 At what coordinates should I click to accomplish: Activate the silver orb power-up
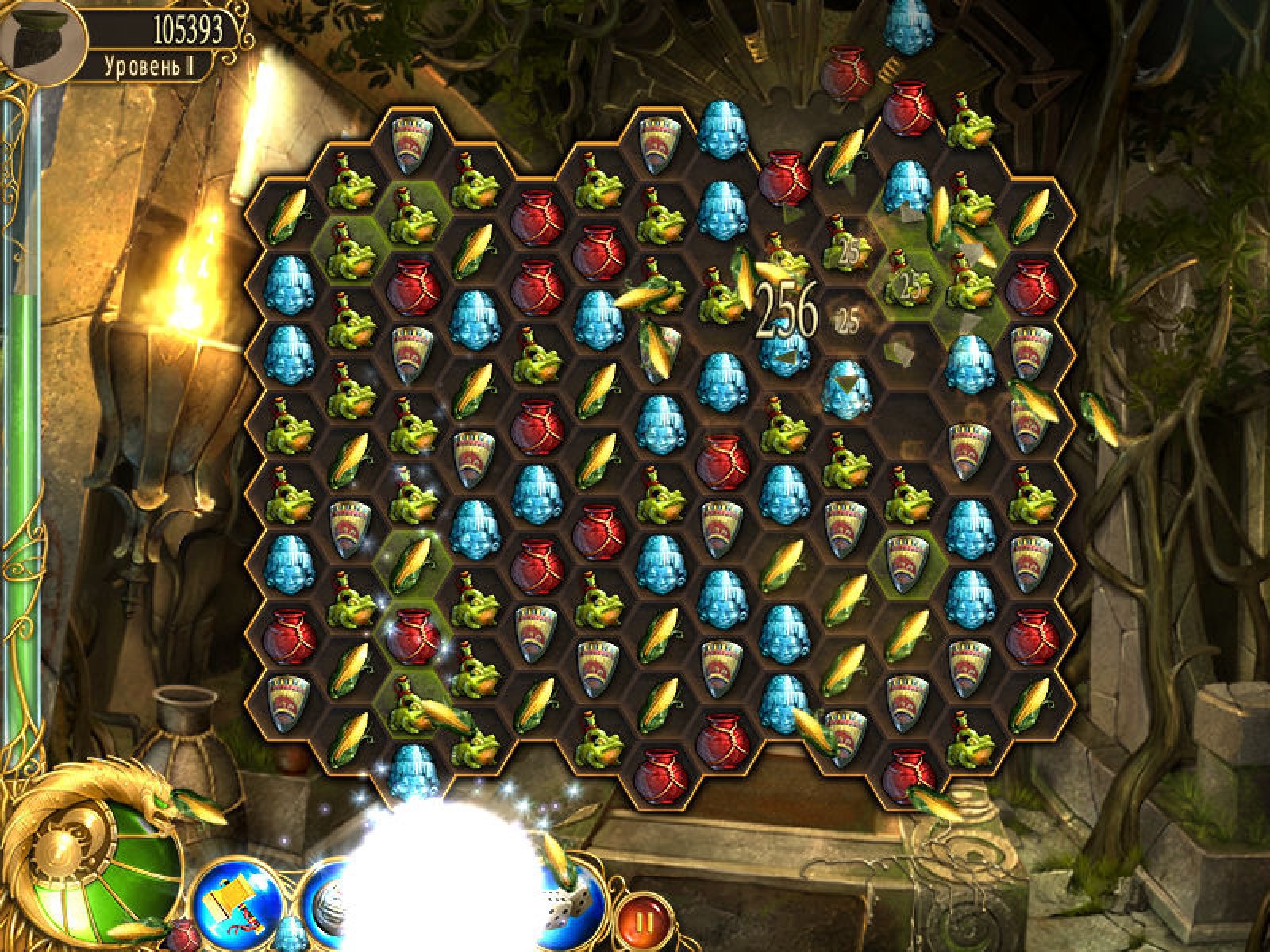pos(324,912)
